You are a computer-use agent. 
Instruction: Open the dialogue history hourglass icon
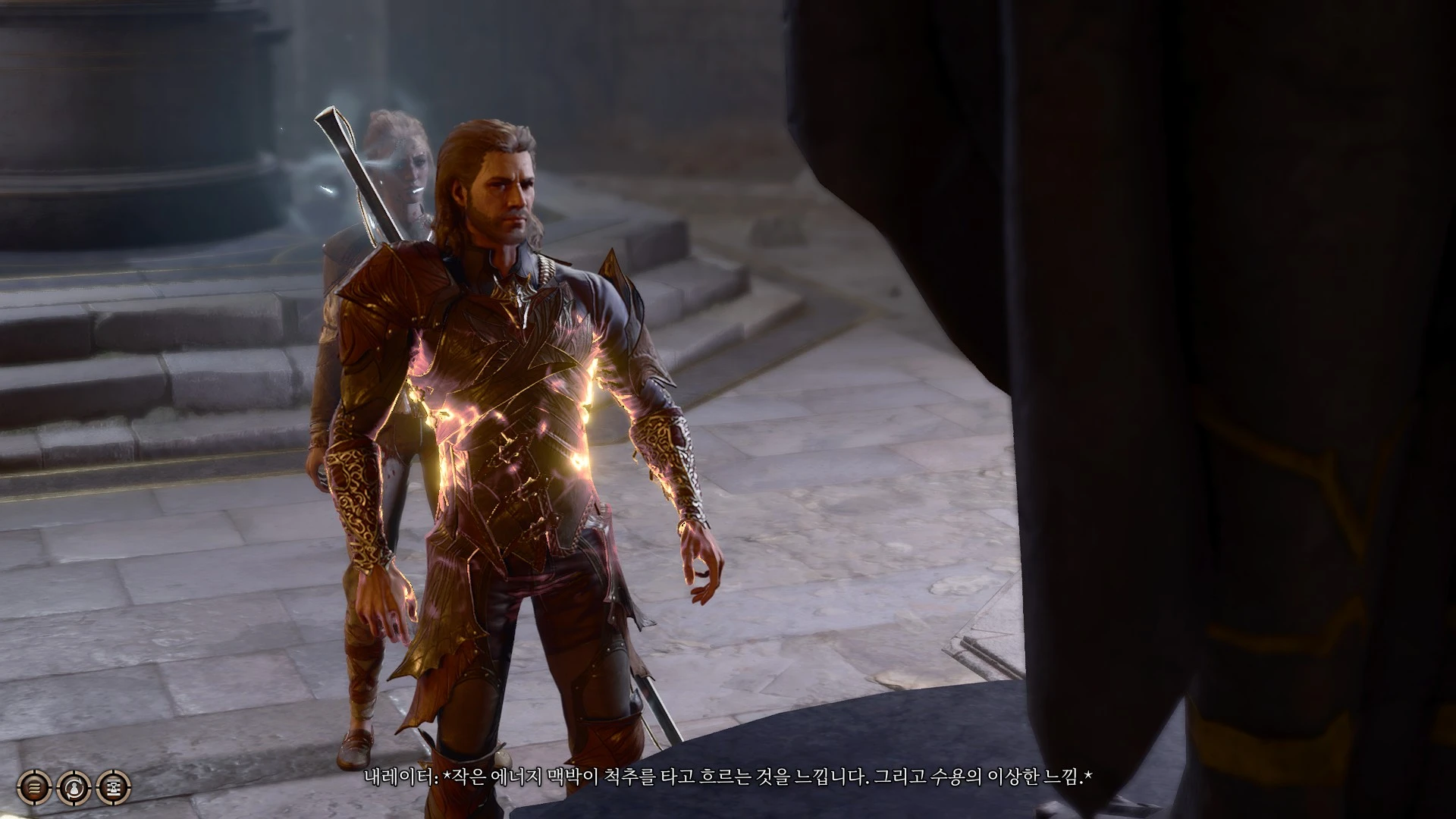point(115,789)
